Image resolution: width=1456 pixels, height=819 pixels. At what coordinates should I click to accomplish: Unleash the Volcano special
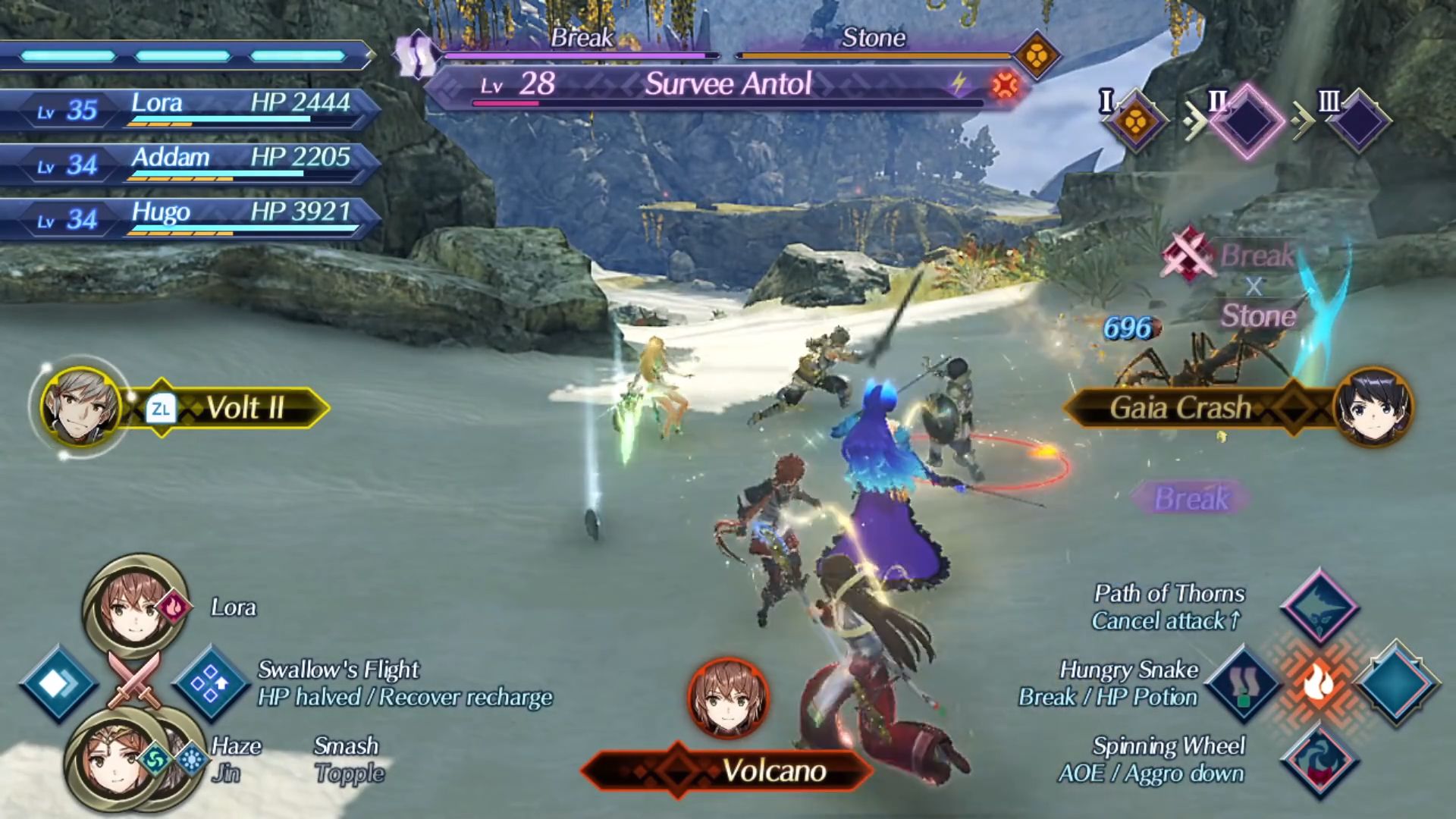click(x=728, y=770)
